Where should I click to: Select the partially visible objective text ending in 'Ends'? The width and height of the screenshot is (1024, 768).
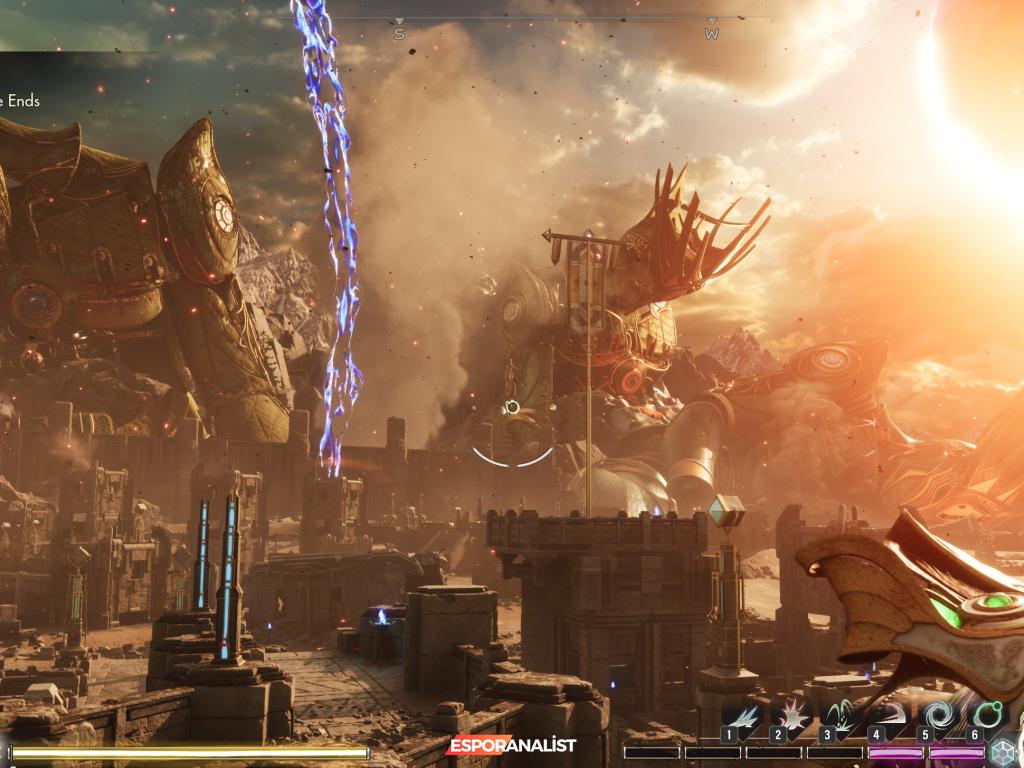[x=20, y=101]
